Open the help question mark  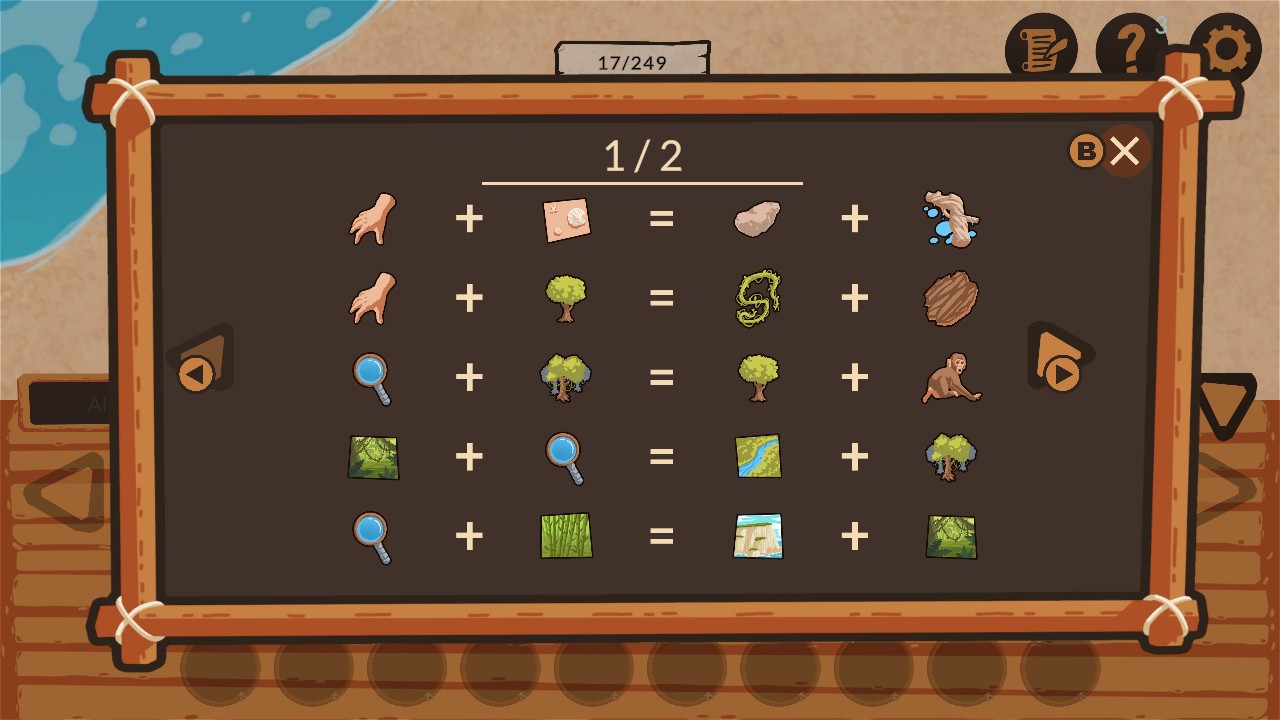coord(1131,45)
